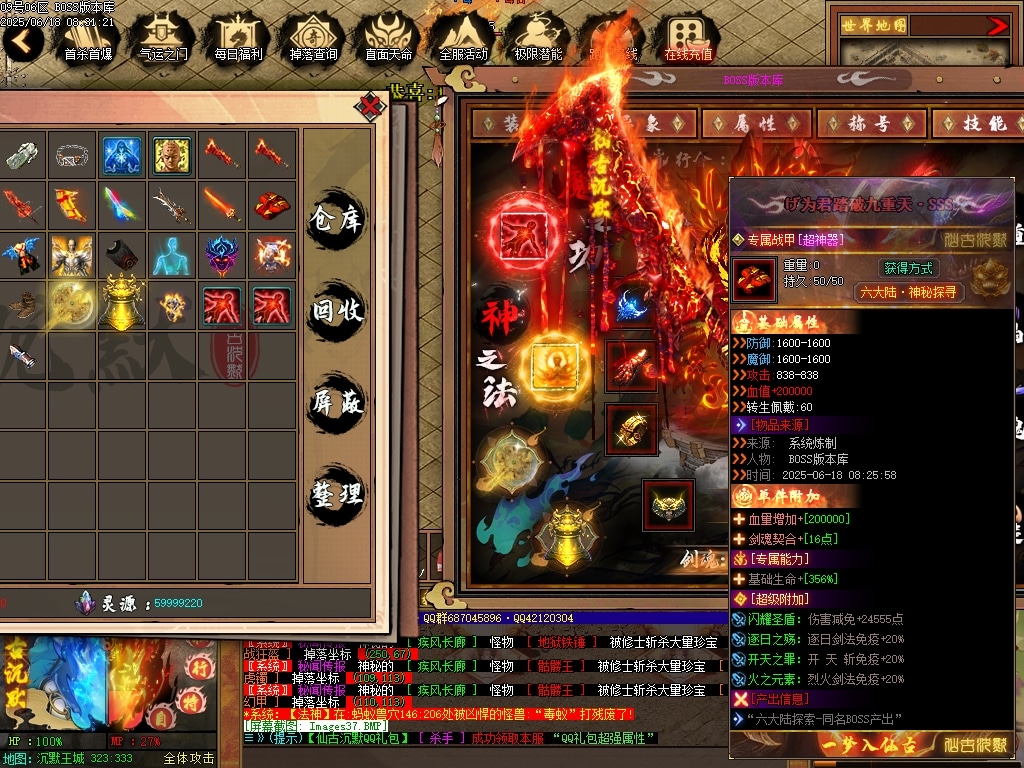
Task: Collapse the top menu with the back arrow
Action: pos(23,40)
